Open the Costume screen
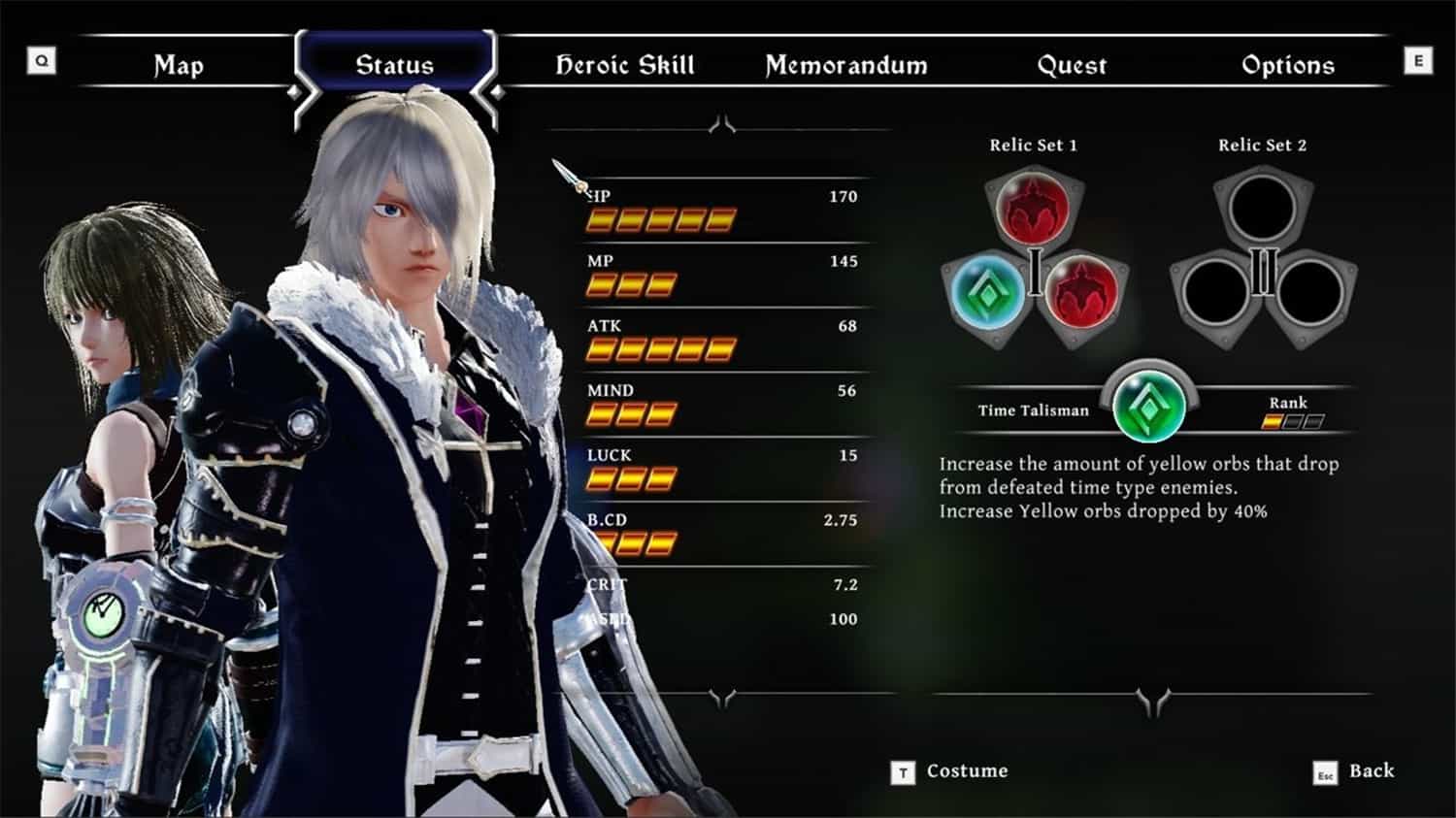This screenshot has width=1456, height=818. (969, 771)
